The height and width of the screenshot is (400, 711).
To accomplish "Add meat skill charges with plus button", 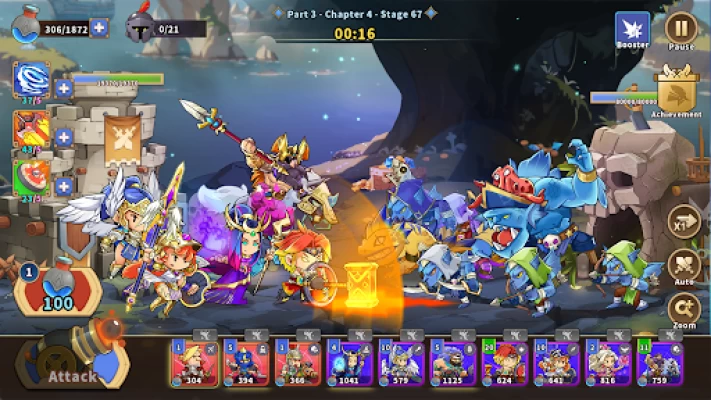I will (64, 186).
